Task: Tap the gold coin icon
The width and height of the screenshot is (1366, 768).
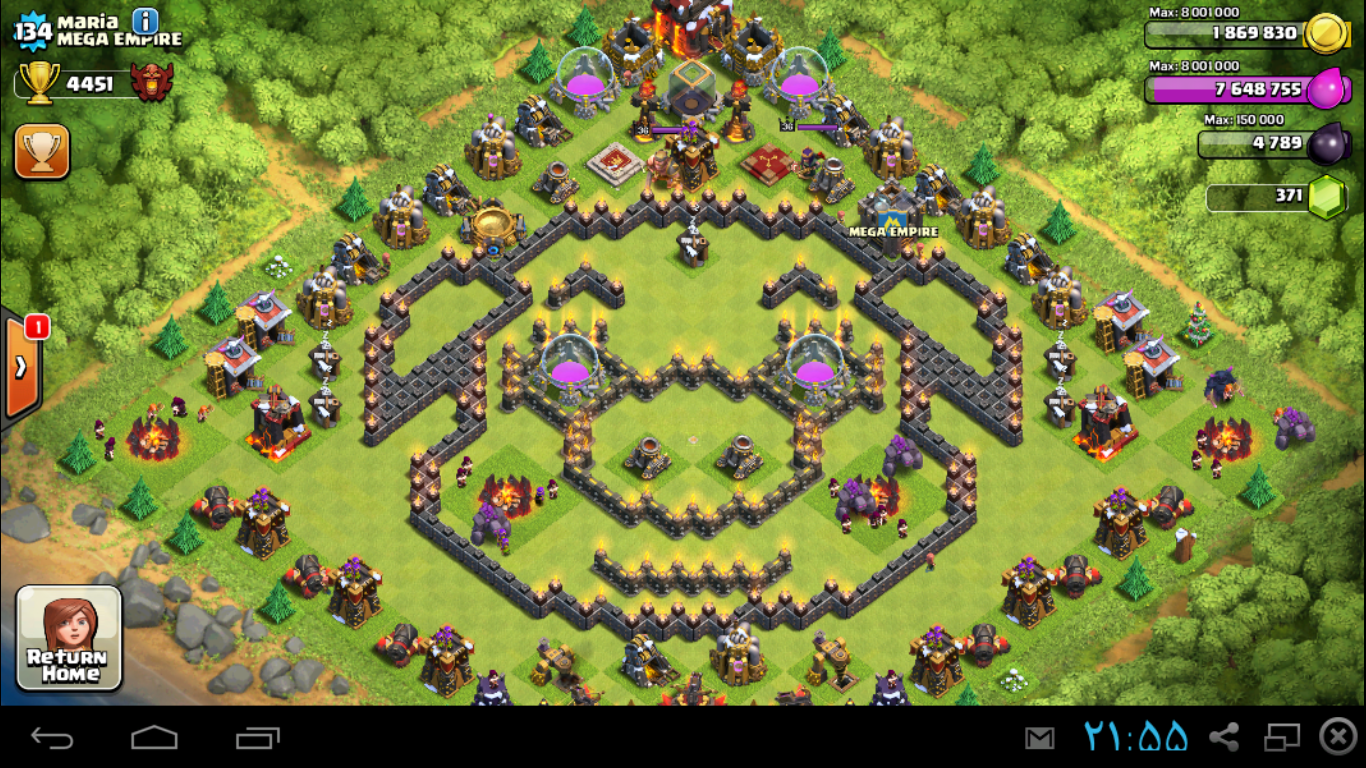Action: (x=1327, y=32)
